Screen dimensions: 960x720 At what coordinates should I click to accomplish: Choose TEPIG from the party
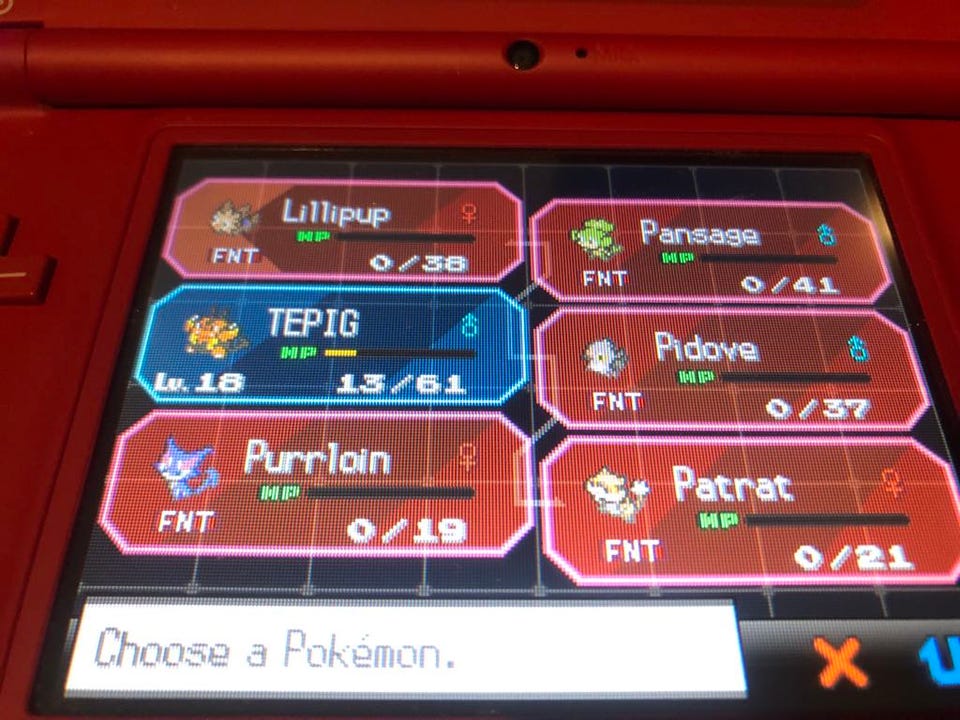coord(335,347)
